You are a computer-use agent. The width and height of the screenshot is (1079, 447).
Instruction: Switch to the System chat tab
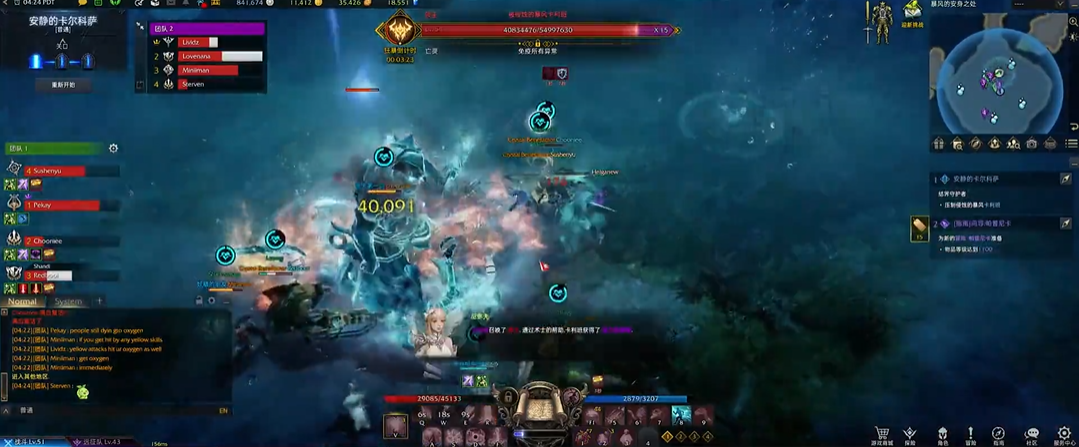tap(68, 301)
